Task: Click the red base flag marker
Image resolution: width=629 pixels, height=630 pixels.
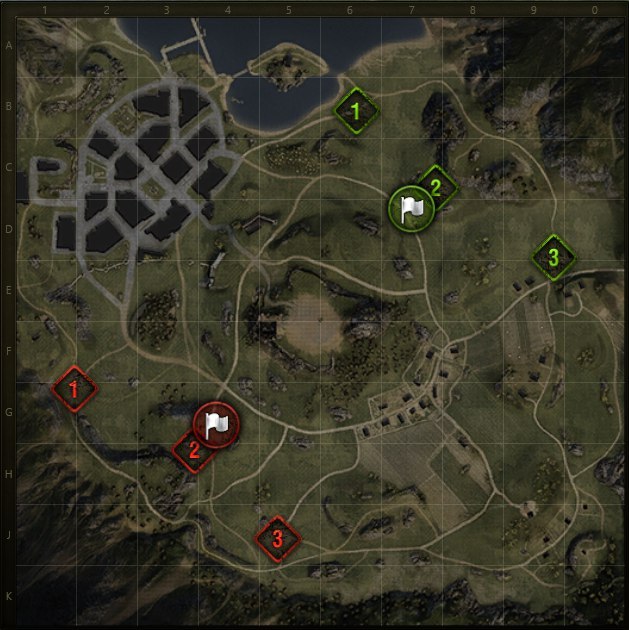Action: pyautogui.click(x=213, y=424)
